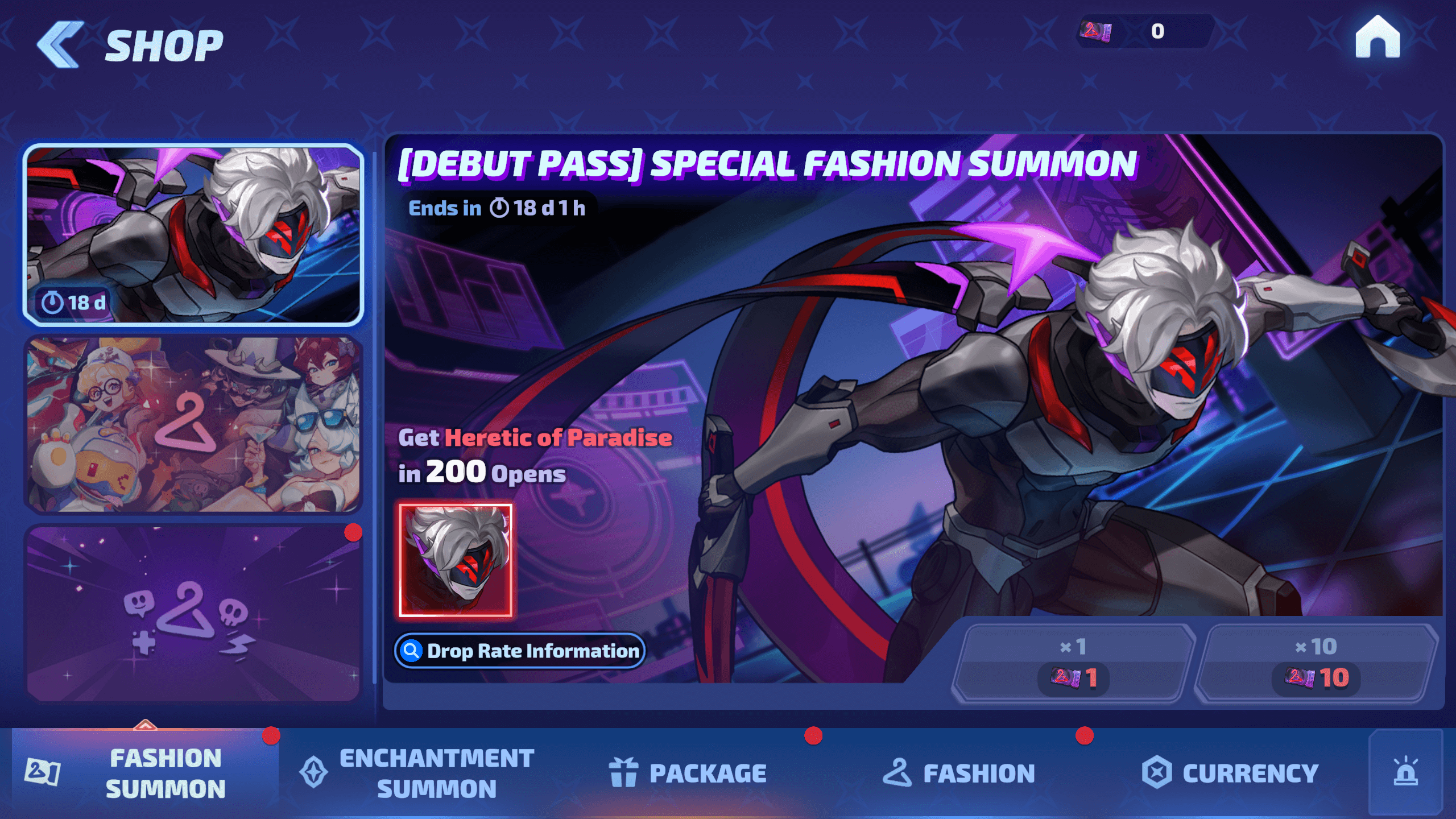
Task: Choose the group characters fashion banner
Action: 193,424
